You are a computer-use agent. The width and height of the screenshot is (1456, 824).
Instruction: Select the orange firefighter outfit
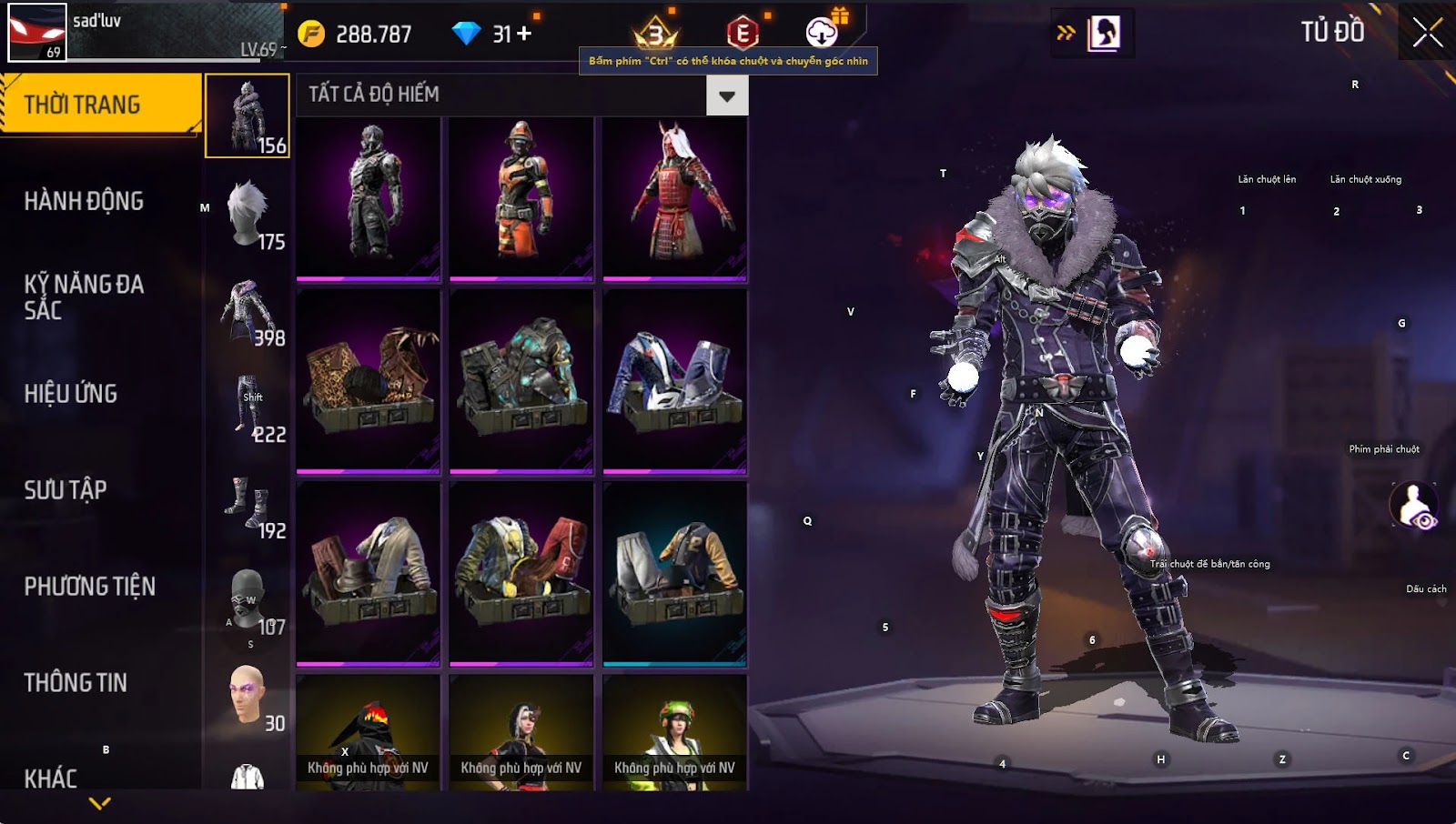tap(521, 198)
